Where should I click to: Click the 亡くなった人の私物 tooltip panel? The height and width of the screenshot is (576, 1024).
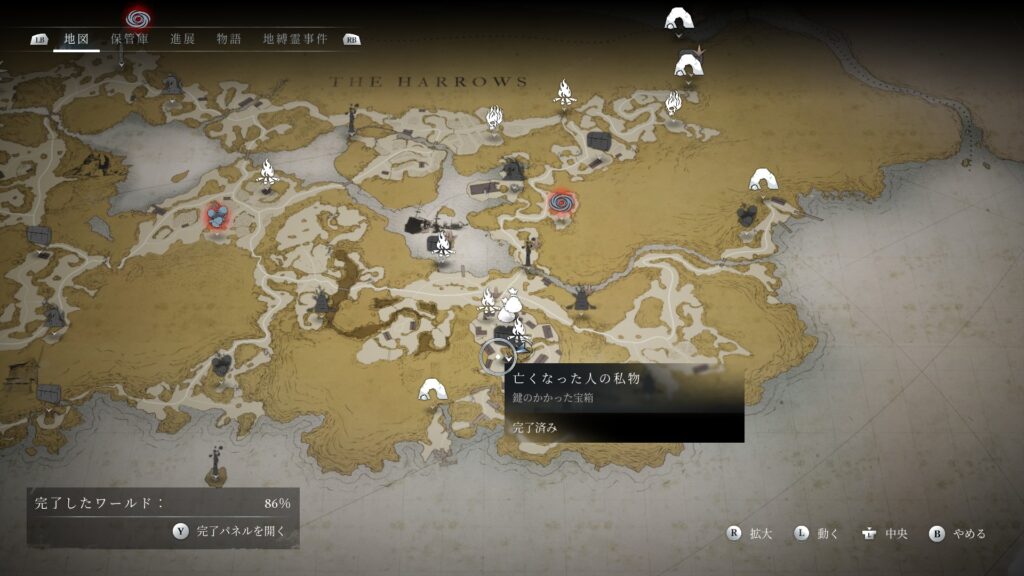624,402
